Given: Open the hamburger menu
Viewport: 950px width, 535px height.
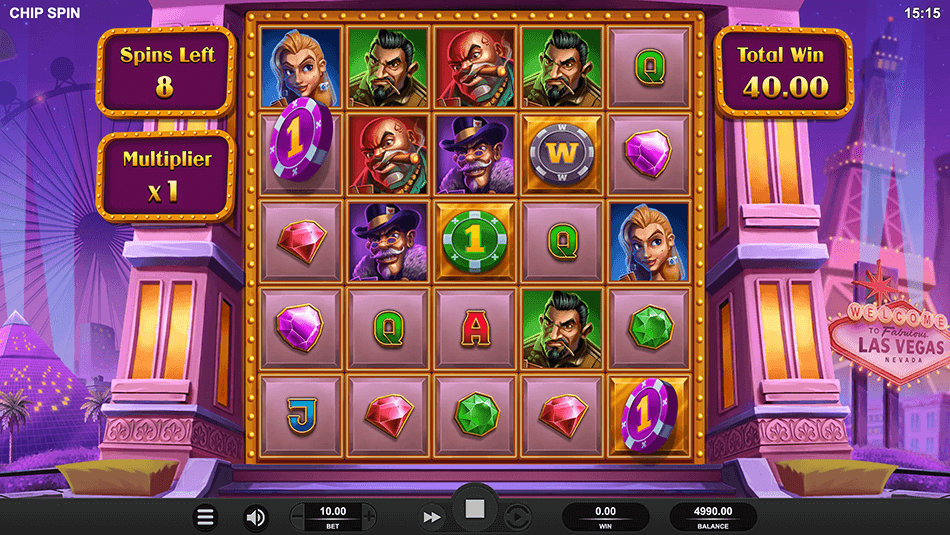Looking at the screenshot, I should click(x=206, y=517).
